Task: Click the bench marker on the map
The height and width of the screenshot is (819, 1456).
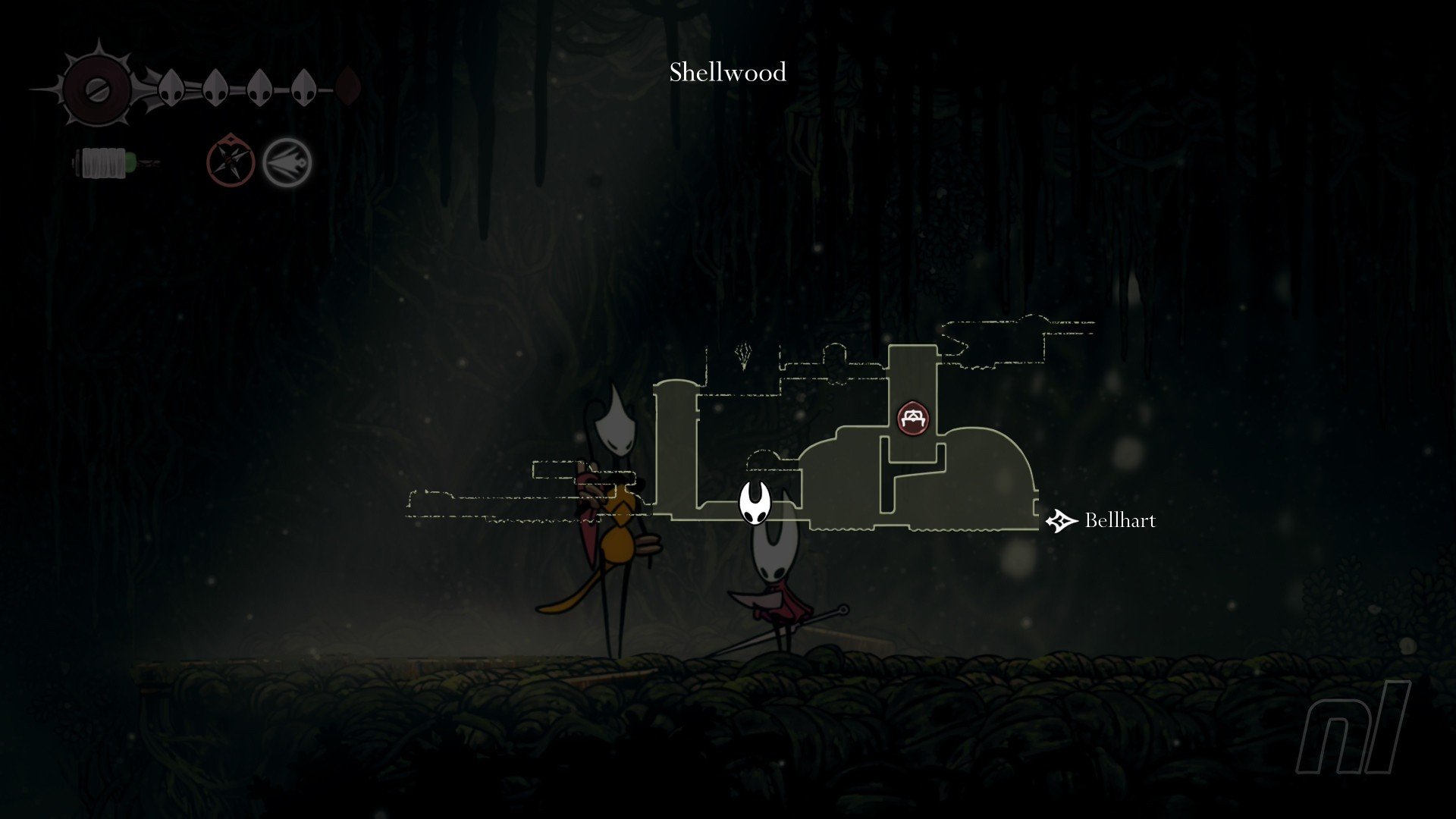Action: click(913, 418)
